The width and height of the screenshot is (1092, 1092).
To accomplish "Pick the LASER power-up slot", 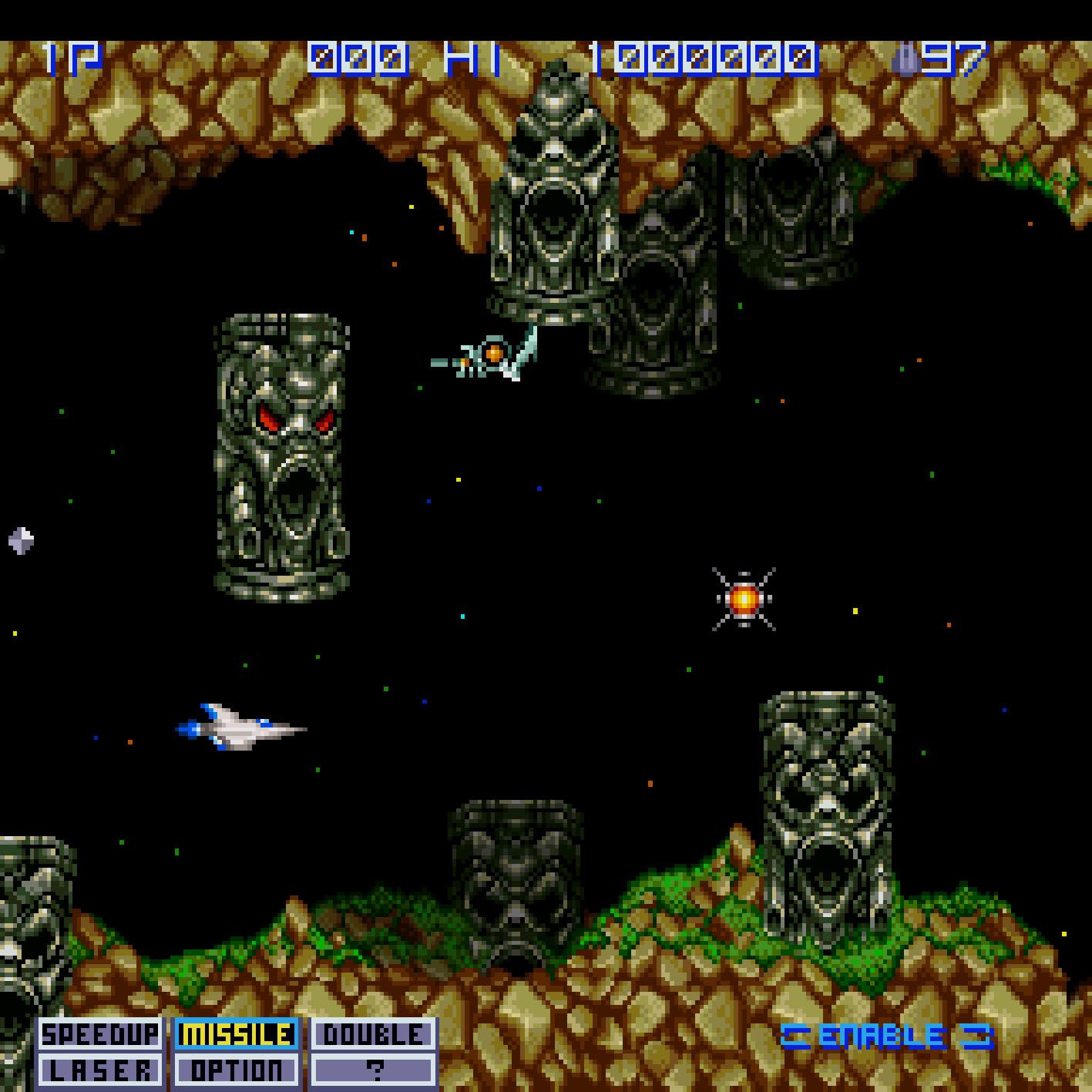I will [x=99, y=1070].
